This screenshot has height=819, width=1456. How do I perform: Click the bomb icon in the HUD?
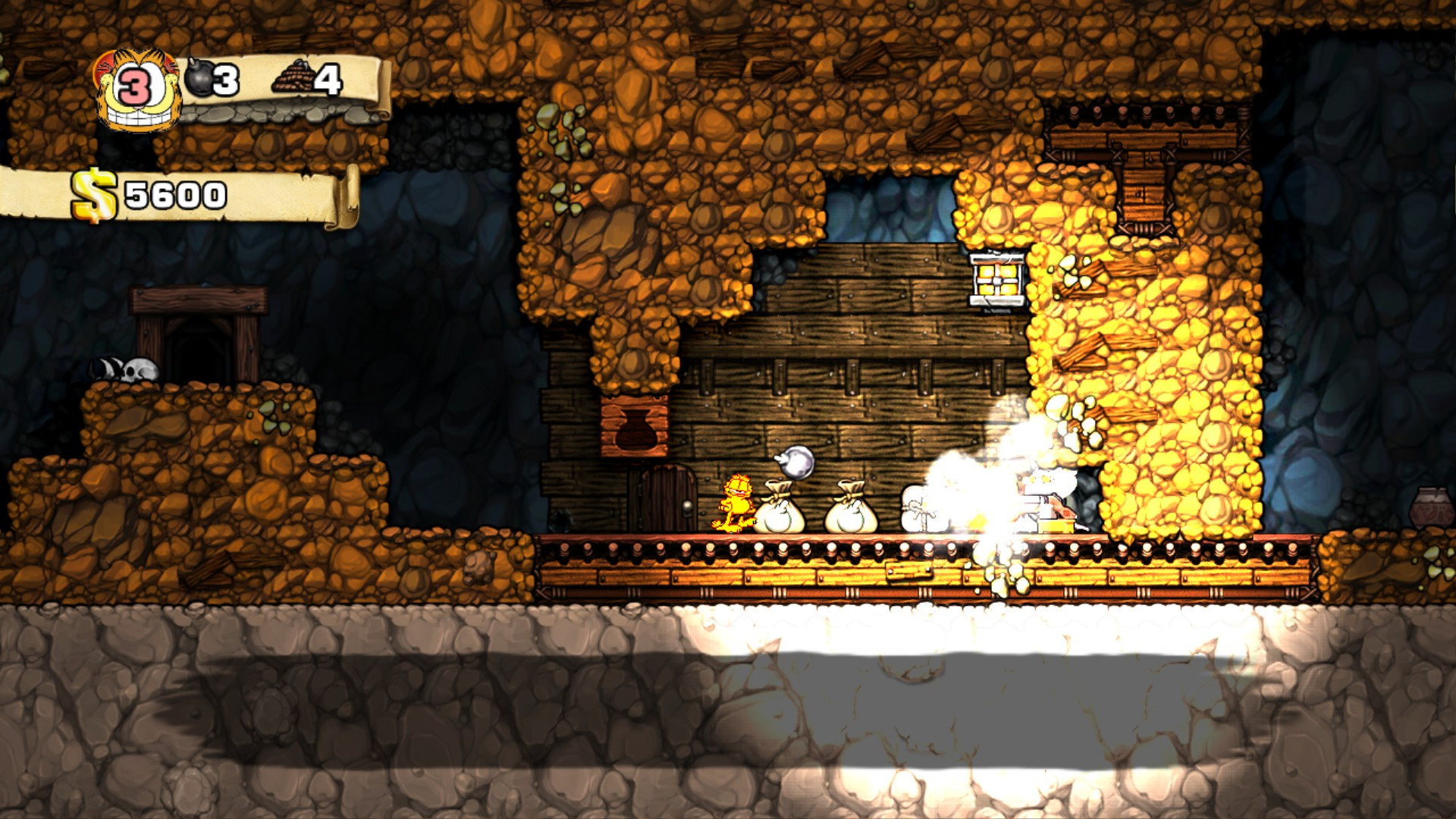pyautogui.click(x=198, y=77)
